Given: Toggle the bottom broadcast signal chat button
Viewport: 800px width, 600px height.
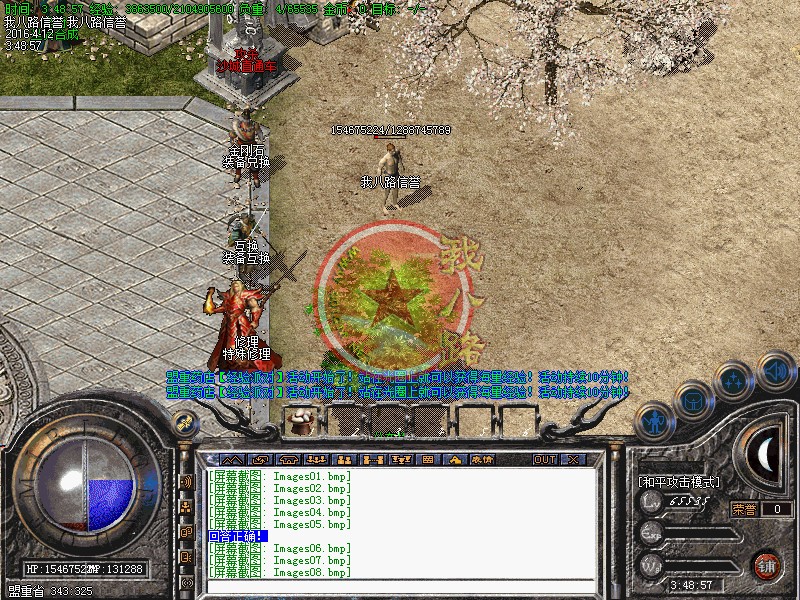Looking at the screenshot, I should pyautogui.click(x=186, y=581).
